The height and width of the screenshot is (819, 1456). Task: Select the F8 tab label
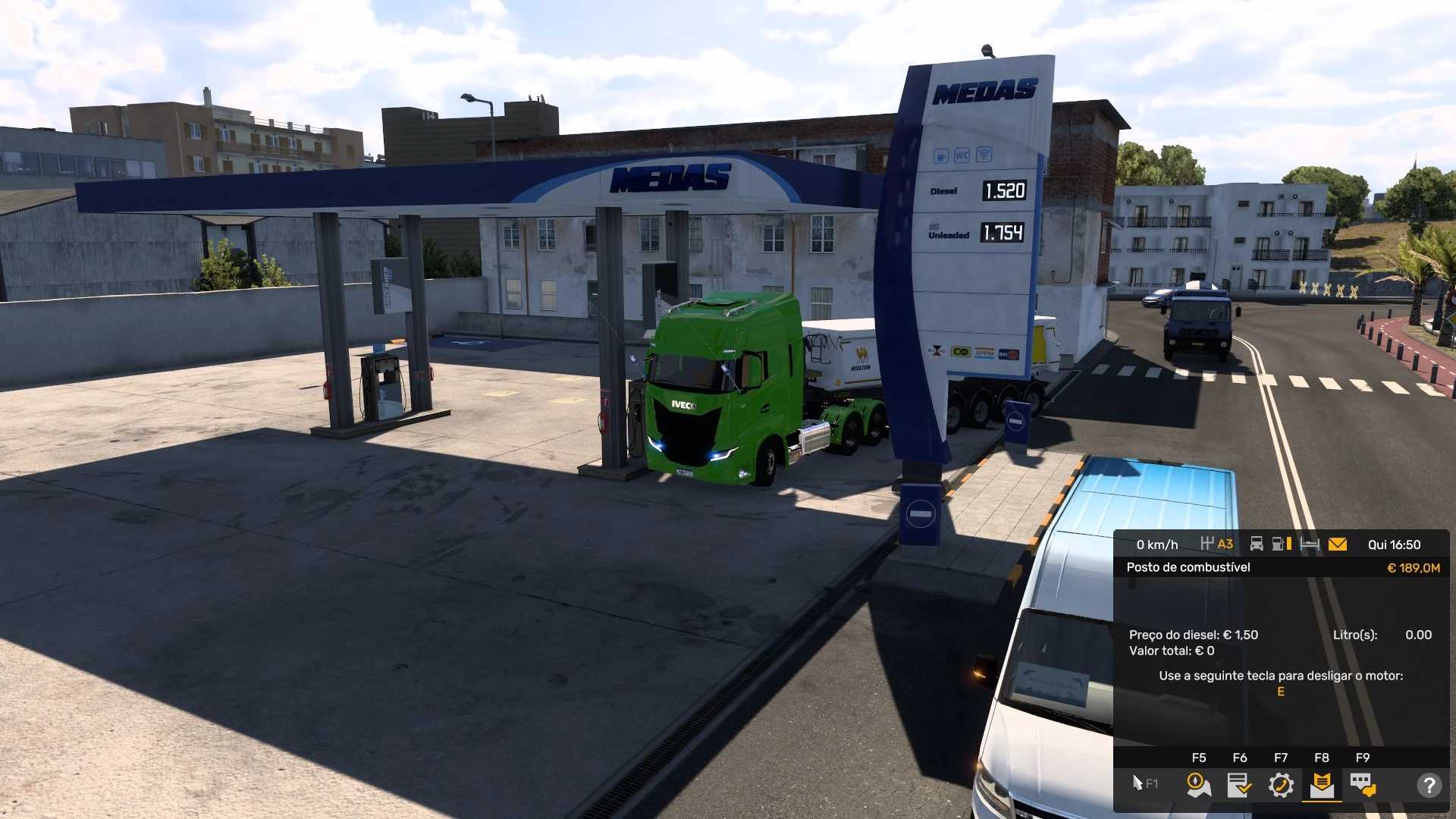(1323, 758)
